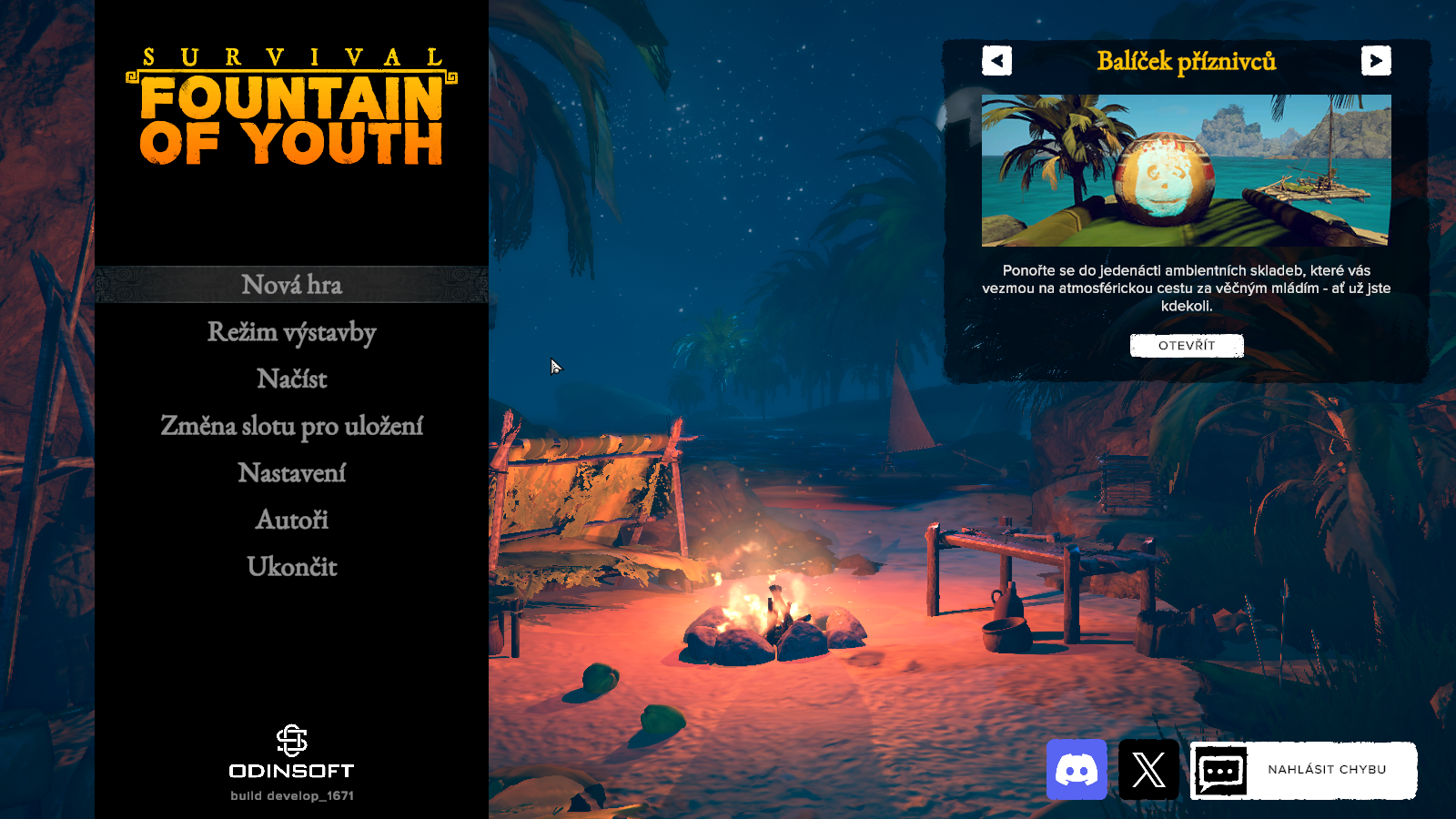Image resolution: width=1456 pixels, height=819 pixels.
Task: Start a new game with Nová hra
Action: (x=291, y=285)
